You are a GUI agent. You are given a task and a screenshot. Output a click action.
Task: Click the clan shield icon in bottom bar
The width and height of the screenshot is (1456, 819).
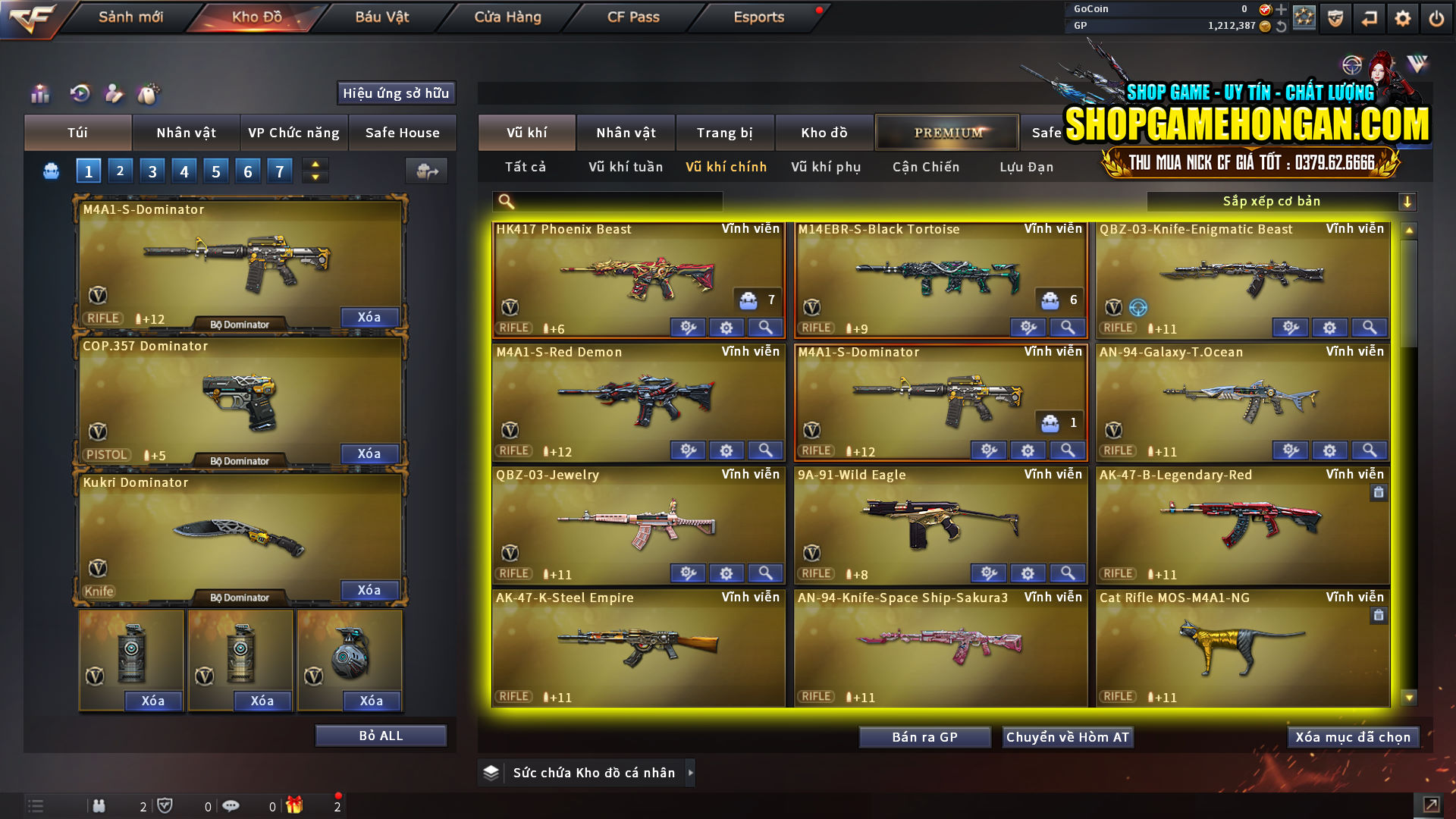(x=166, y=806)
